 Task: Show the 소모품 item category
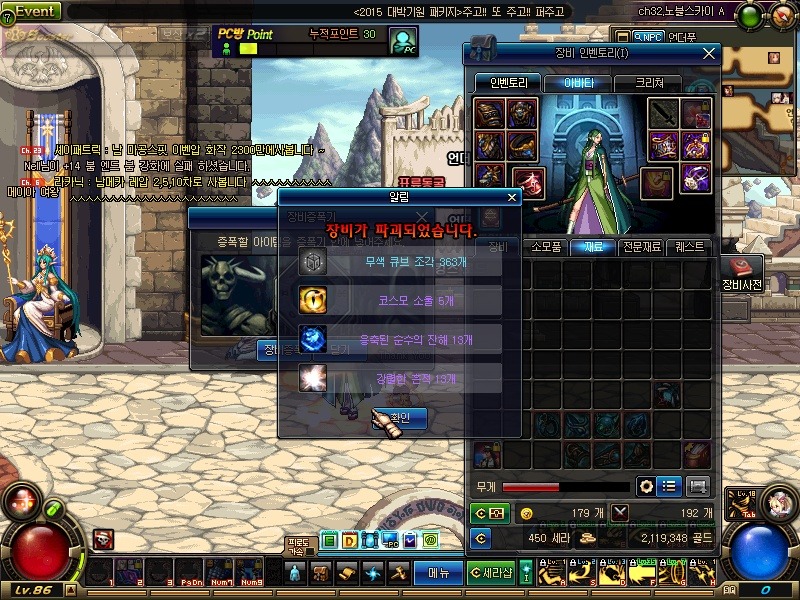tap(546, 246)
